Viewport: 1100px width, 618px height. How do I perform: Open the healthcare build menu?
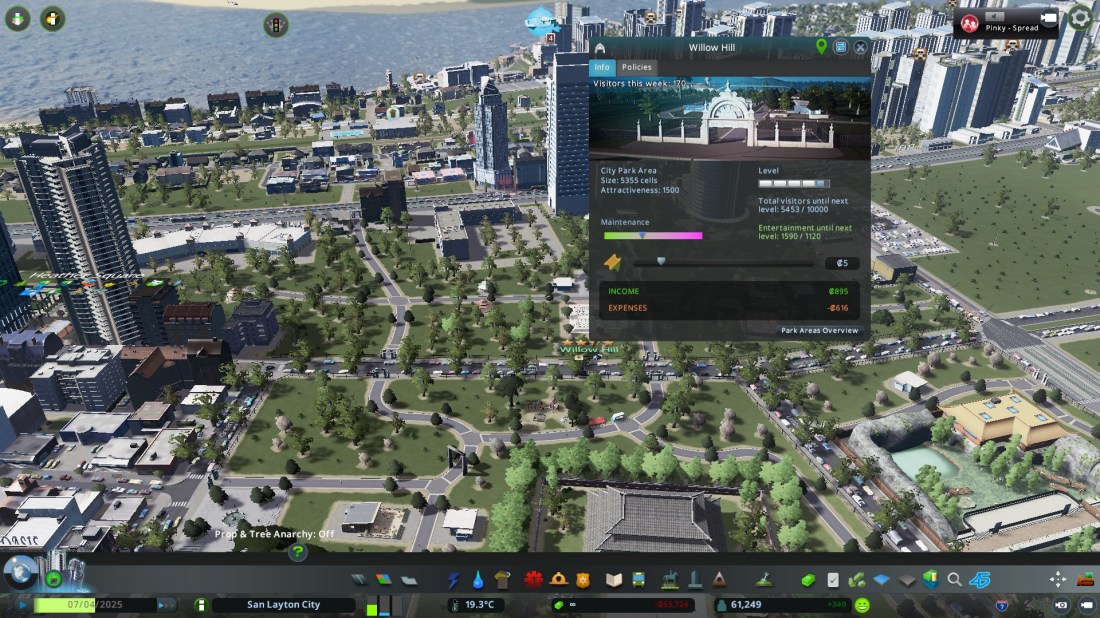coord(533,580)
